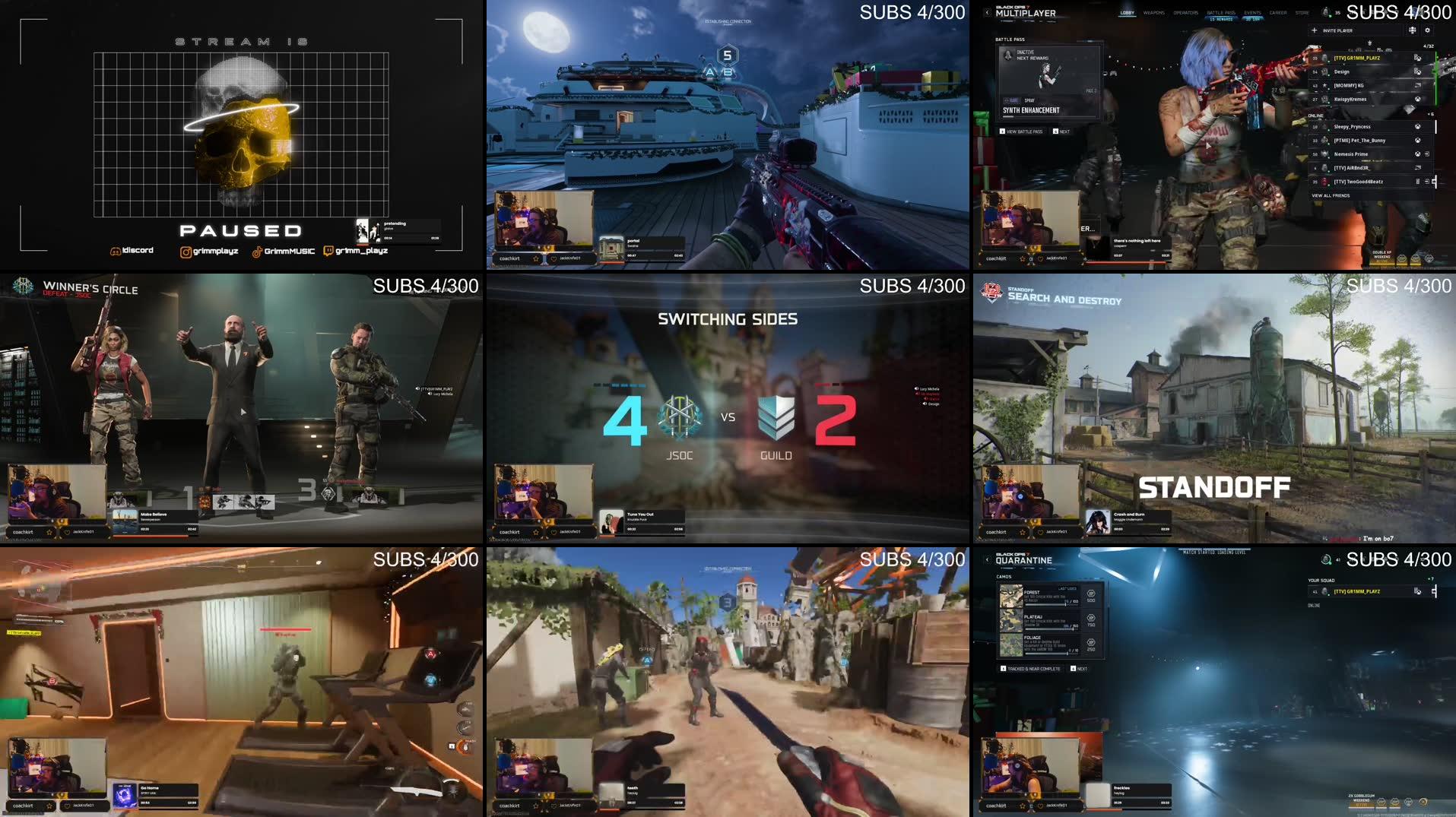Select the Lobby tab
1456x817 pixels.
[1127, 13]
